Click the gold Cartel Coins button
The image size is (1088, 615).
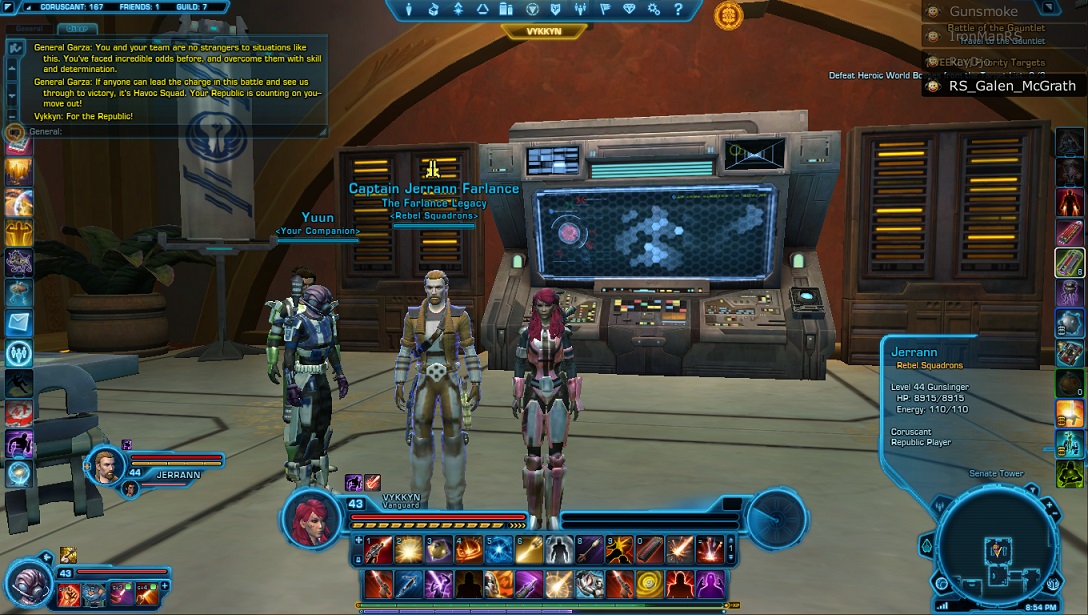click(728, 14)
